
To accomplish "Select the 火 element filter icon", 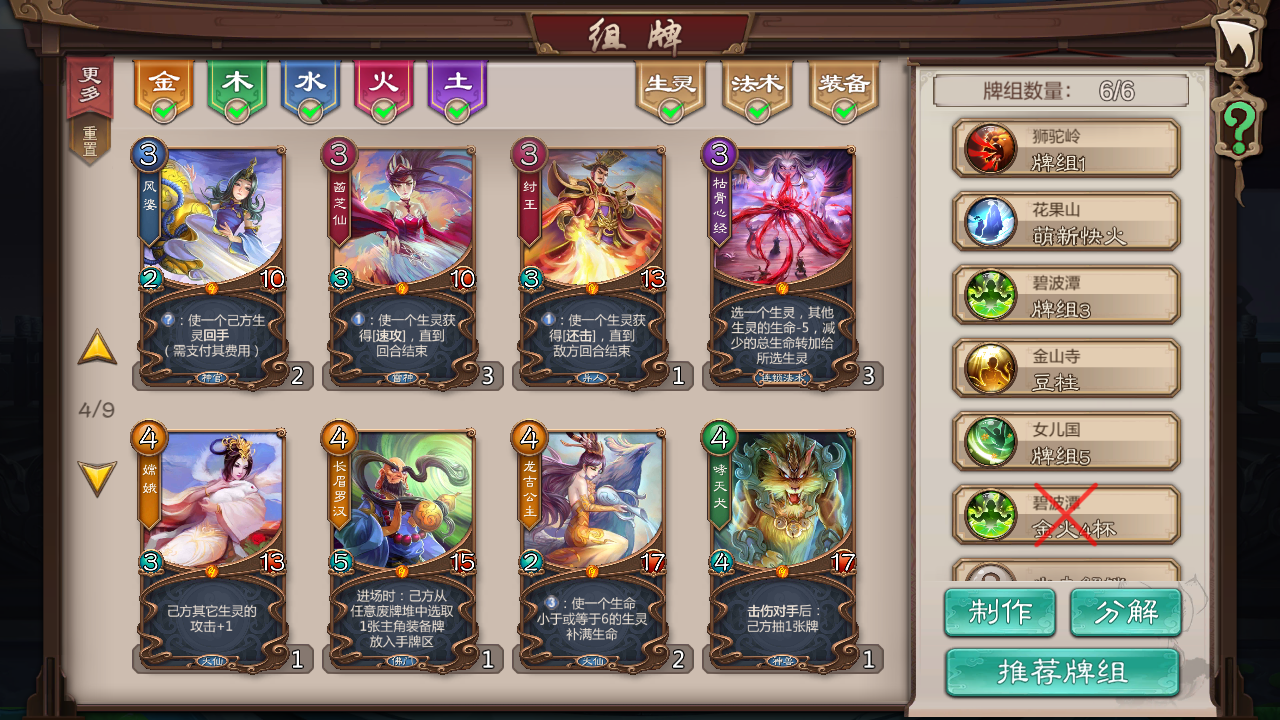I will [x=384, y=83].
